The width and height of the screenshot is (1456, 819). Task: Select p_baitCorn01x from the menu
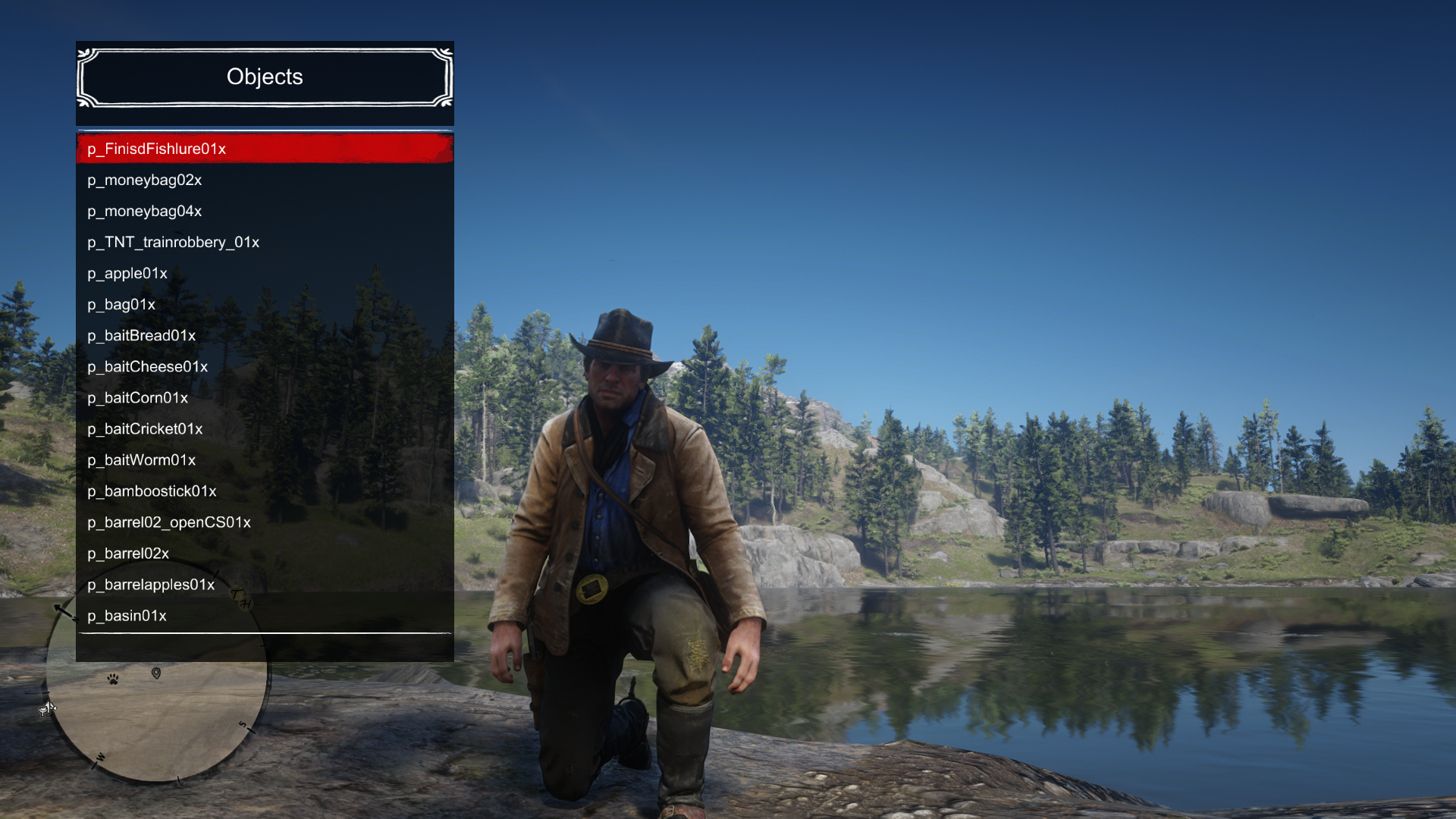click(x=265, y=397)
